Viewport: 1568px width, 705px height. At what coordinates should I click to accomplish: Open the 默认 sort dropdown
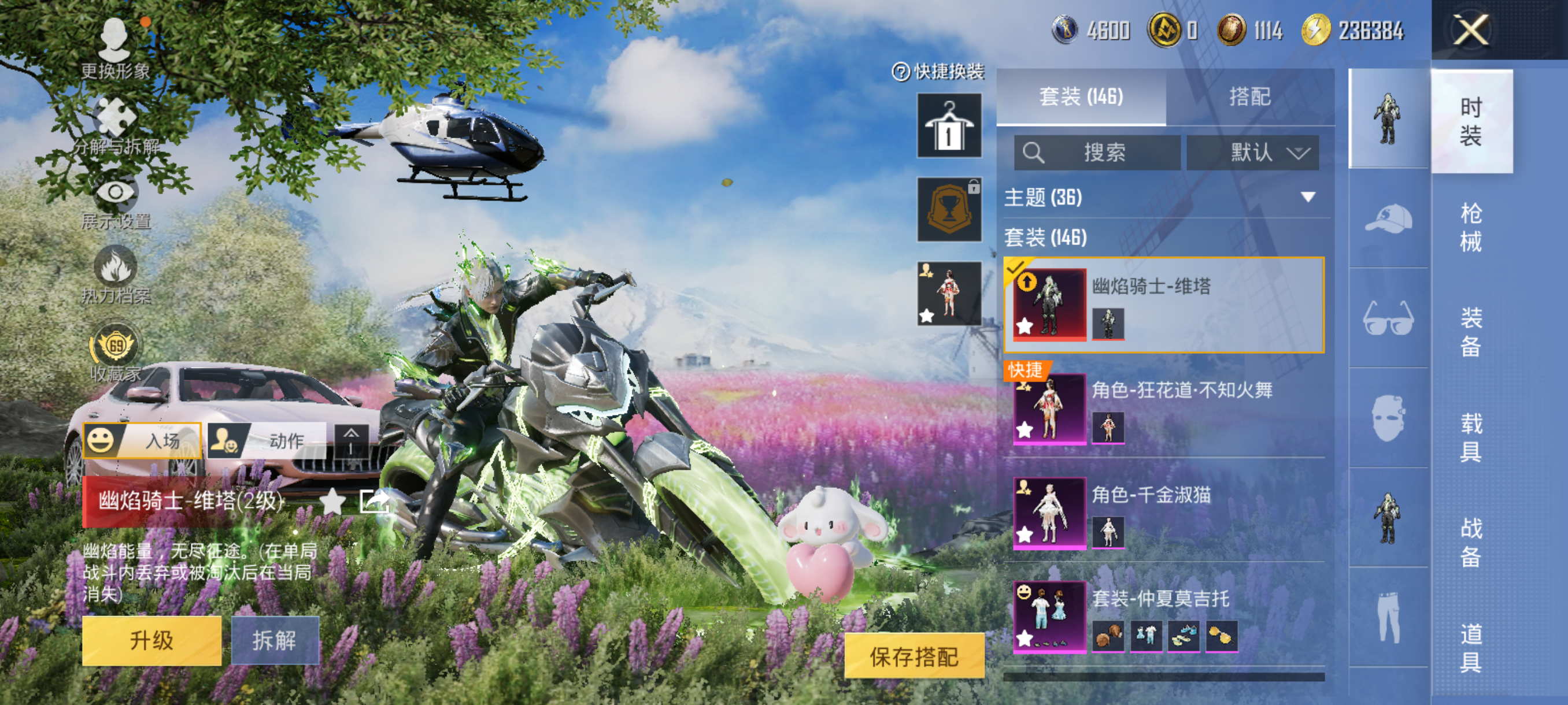(1253, 152)
